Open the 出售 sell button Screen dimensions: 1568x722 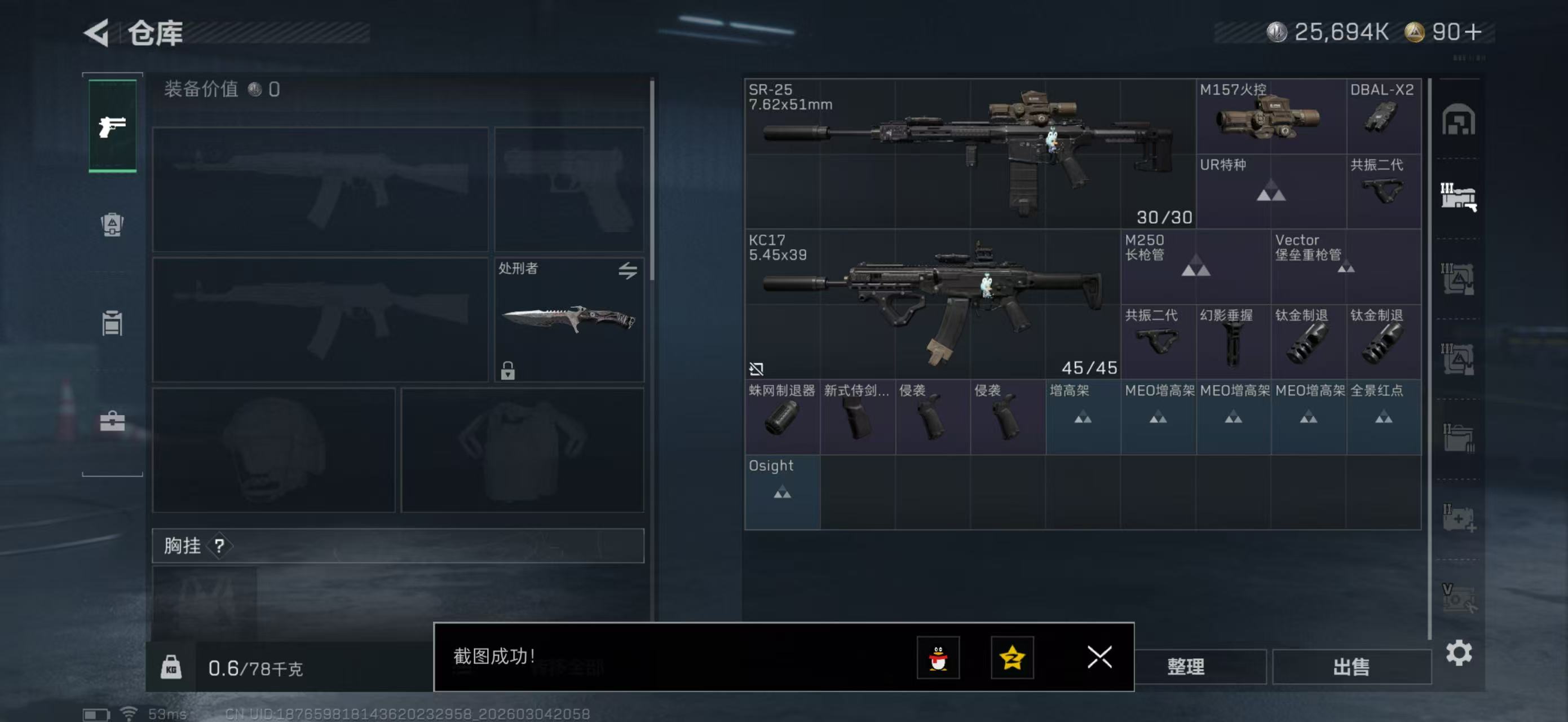click(1351, 667)
